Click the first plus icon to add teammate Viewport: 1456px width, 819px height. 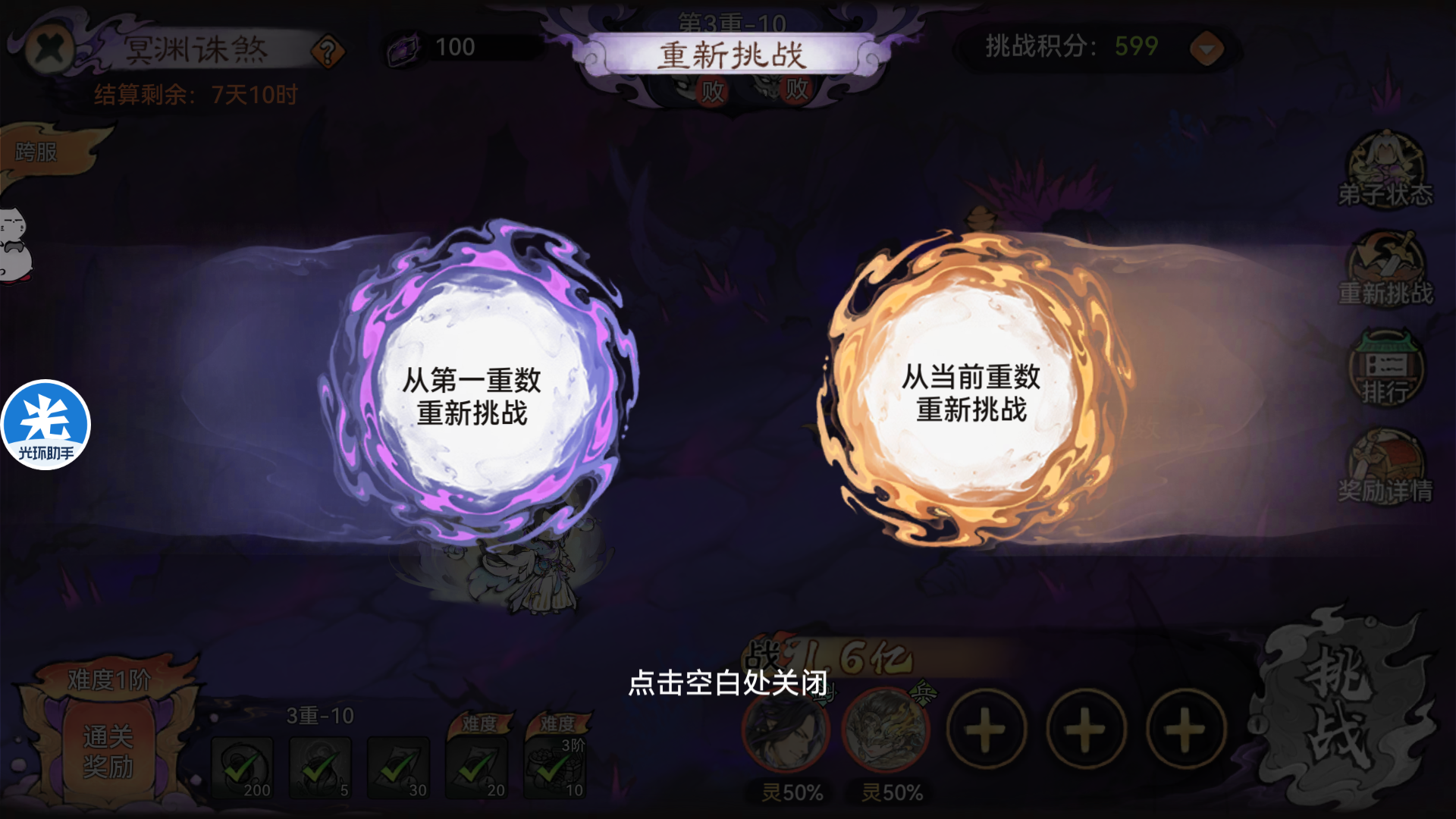click(984, 728)
